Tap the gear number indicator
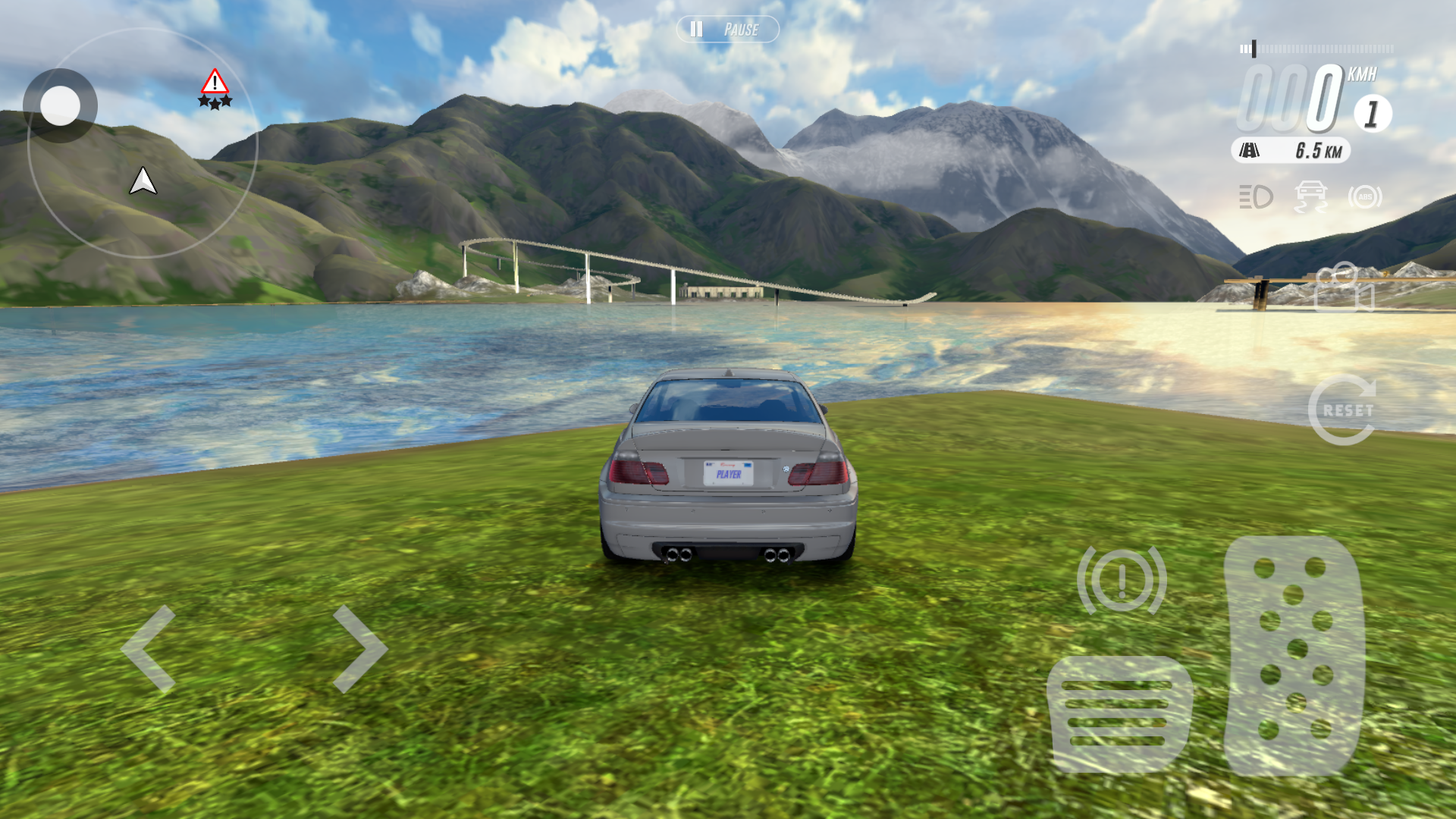 point(1372,114)
